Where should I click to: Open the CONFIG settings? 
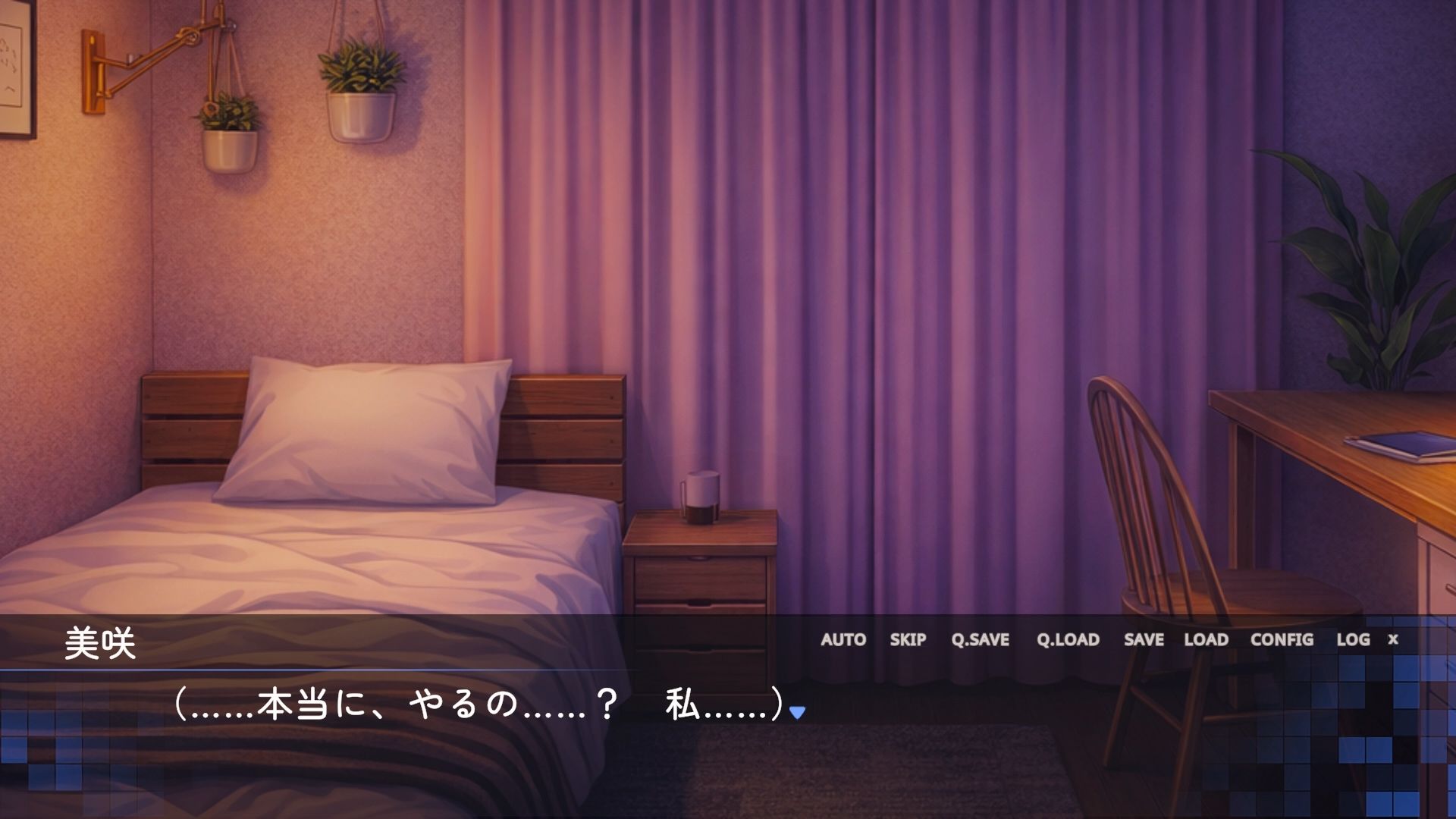[1282, 639]
